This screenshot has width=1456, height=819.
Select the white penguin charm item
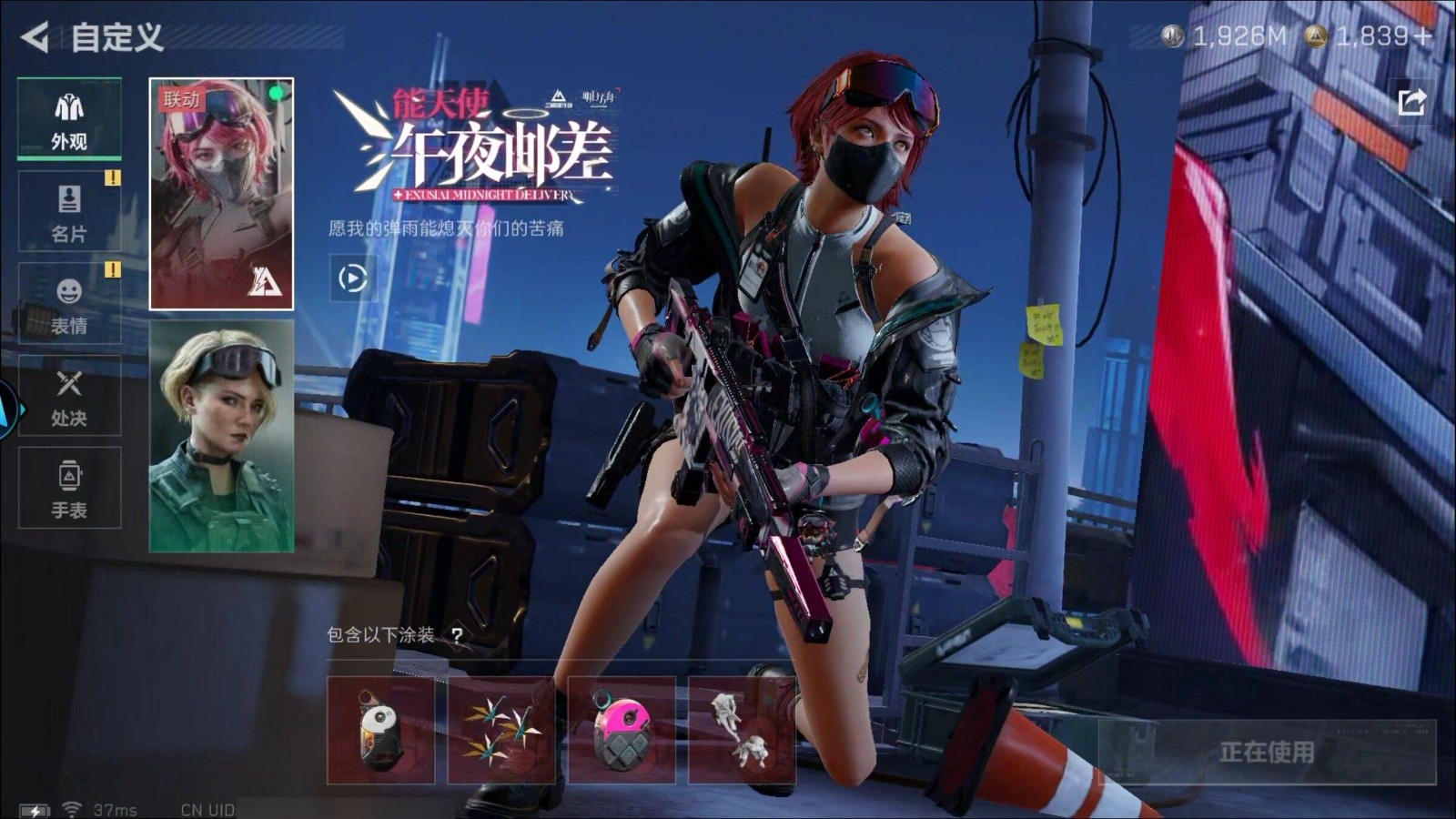click(380, 730)
